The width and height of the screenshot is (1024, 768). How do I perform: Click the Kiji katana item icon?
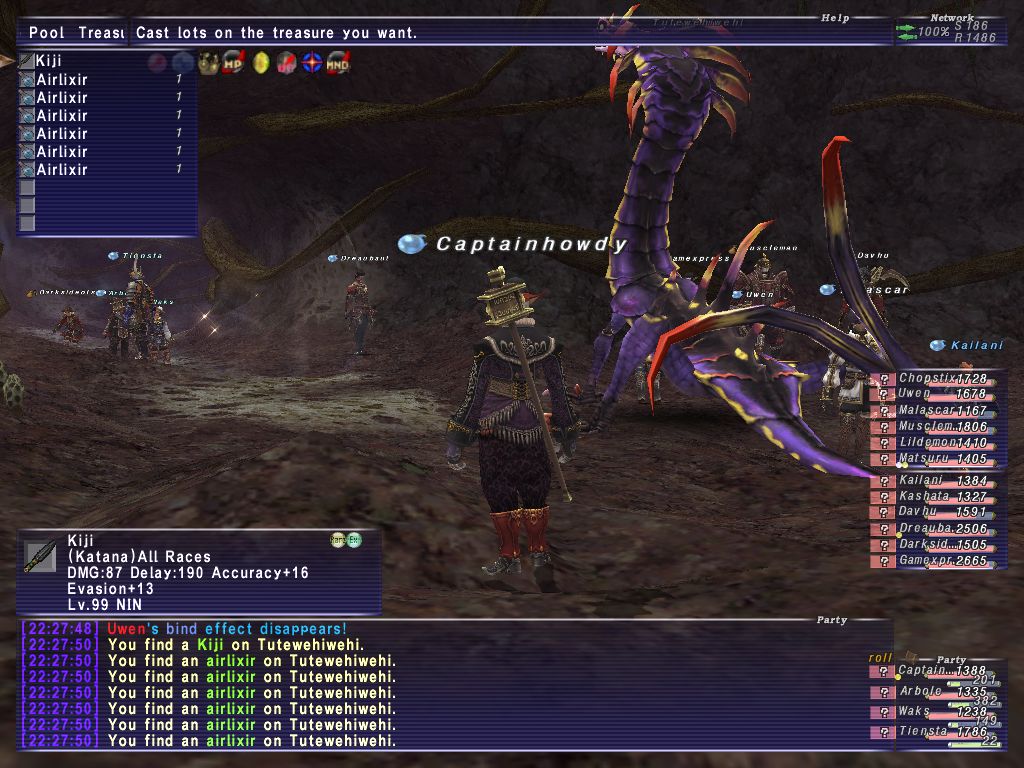[40, 556]
